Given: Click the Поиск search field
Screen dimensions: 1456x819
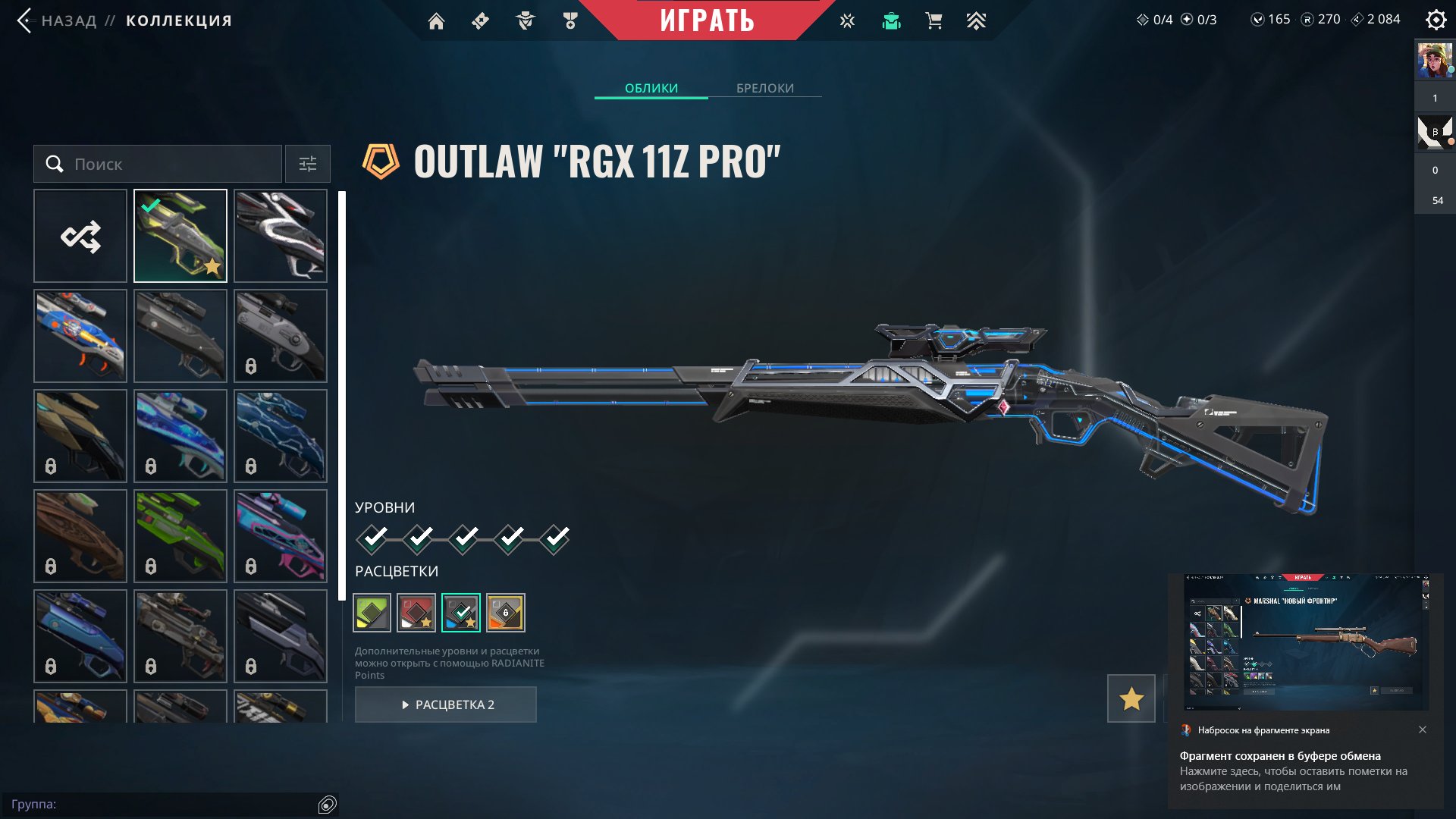Looking at the screenshot, I should point(158,164).
